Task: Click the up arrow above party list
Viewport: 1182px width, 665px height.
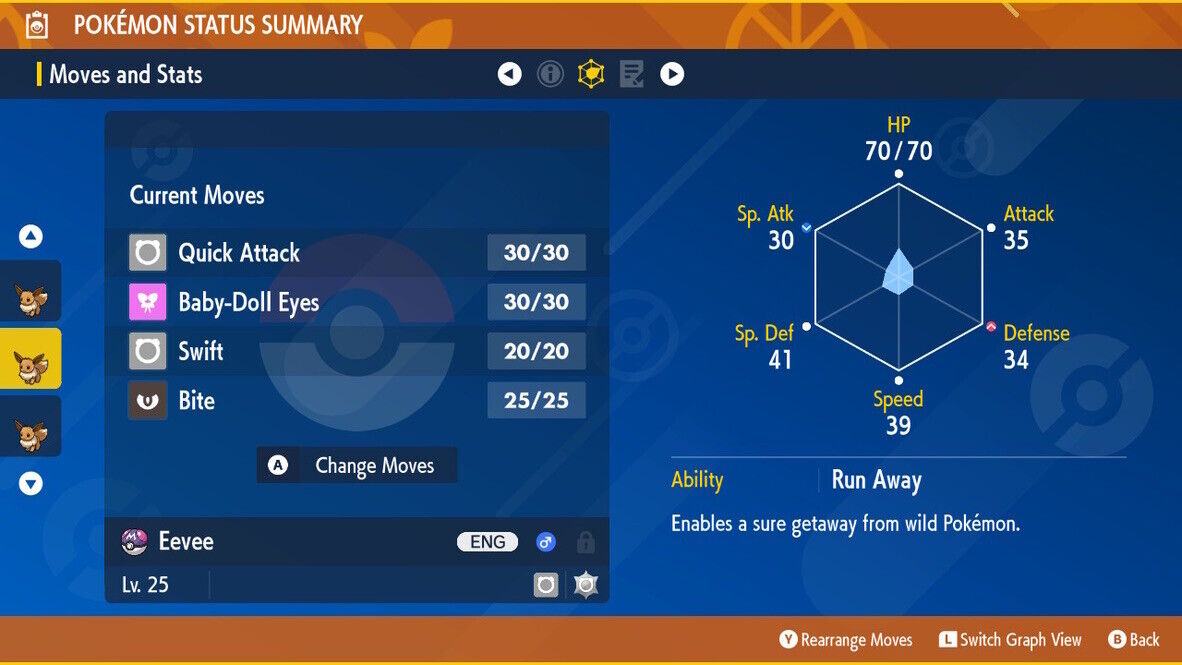Action: coord(31,237)
